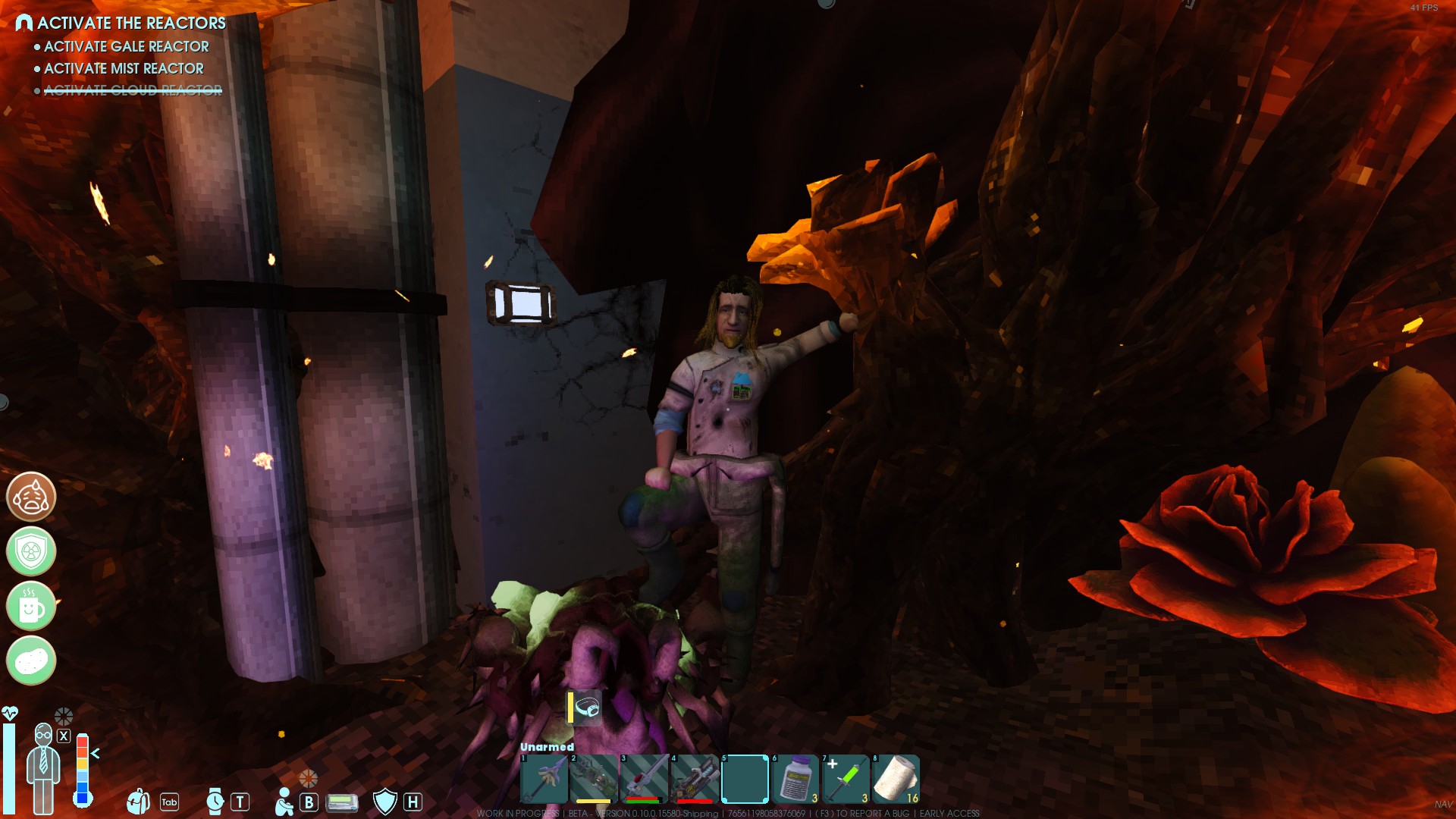Click the smiling coffee mug buff icon

point(31,606)
